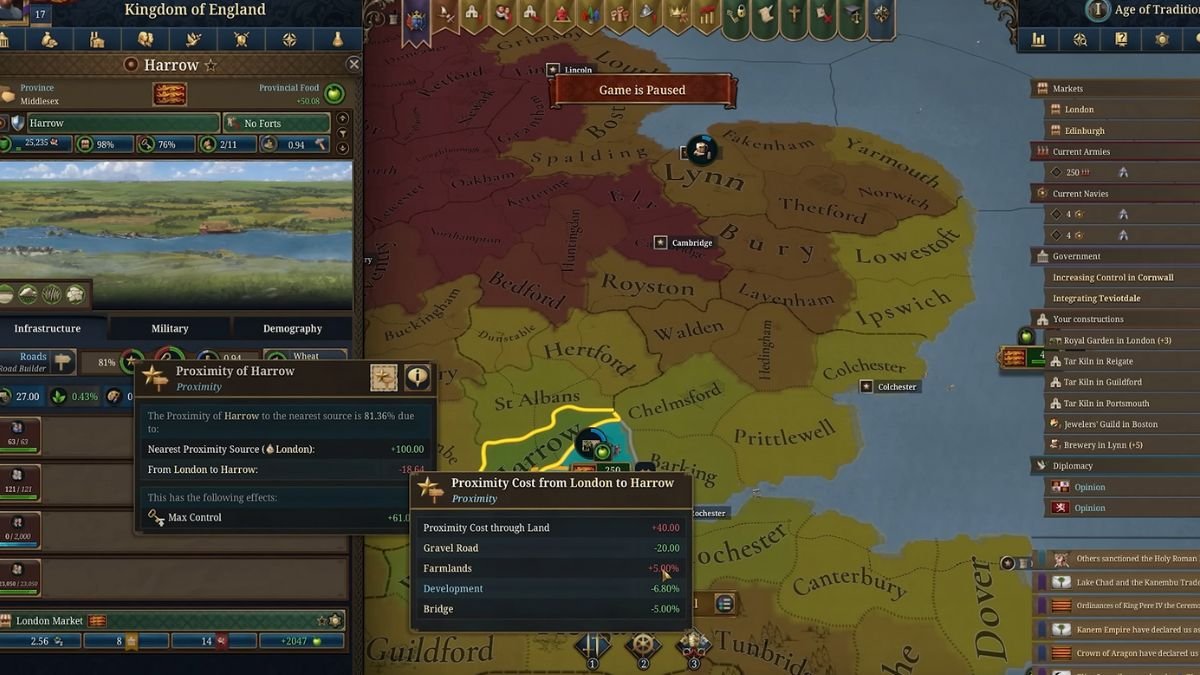Click the info button on Proximity tooltip

[417, 377]
